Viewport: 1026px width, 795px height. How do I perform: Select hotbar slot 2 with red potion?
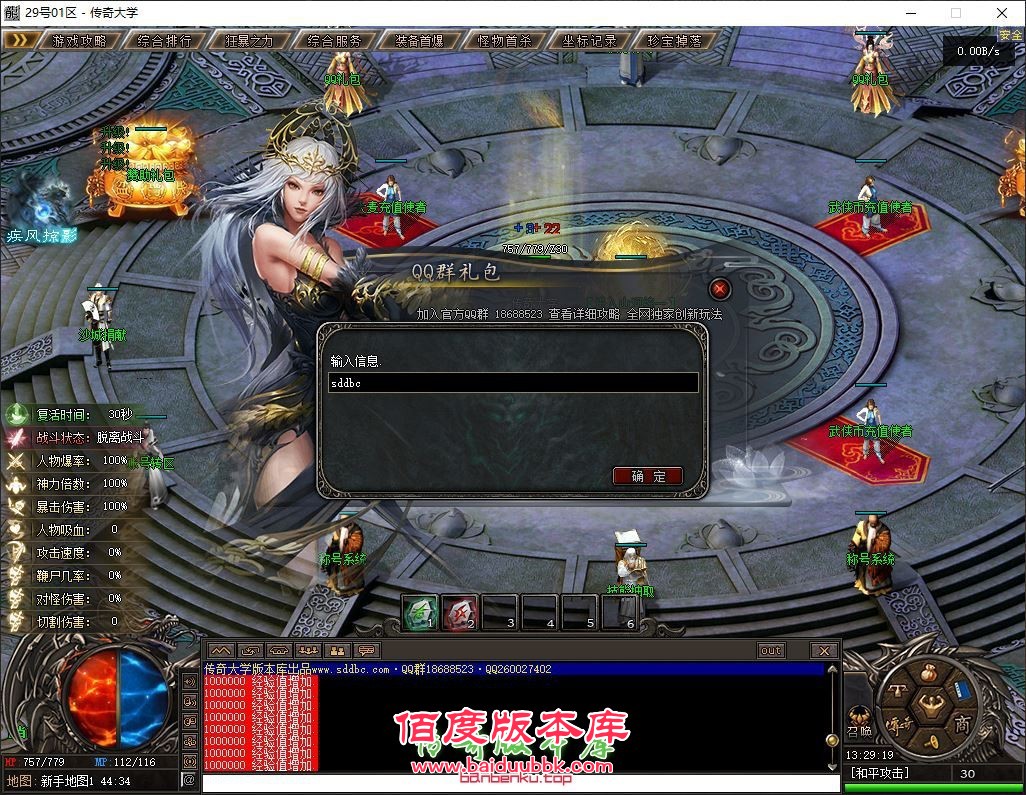click(x=461, y=612)
